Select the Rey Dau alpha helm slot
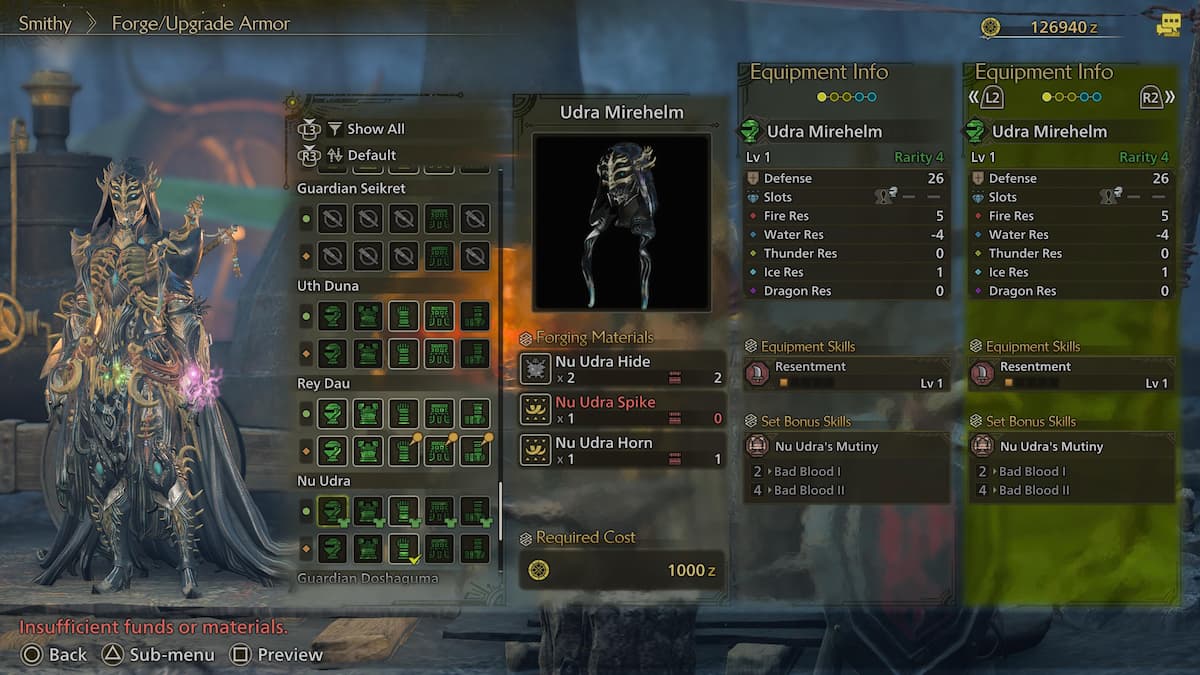Image resolution: width=1200 pixels, height=675 pixels. (x=332, y=413)
